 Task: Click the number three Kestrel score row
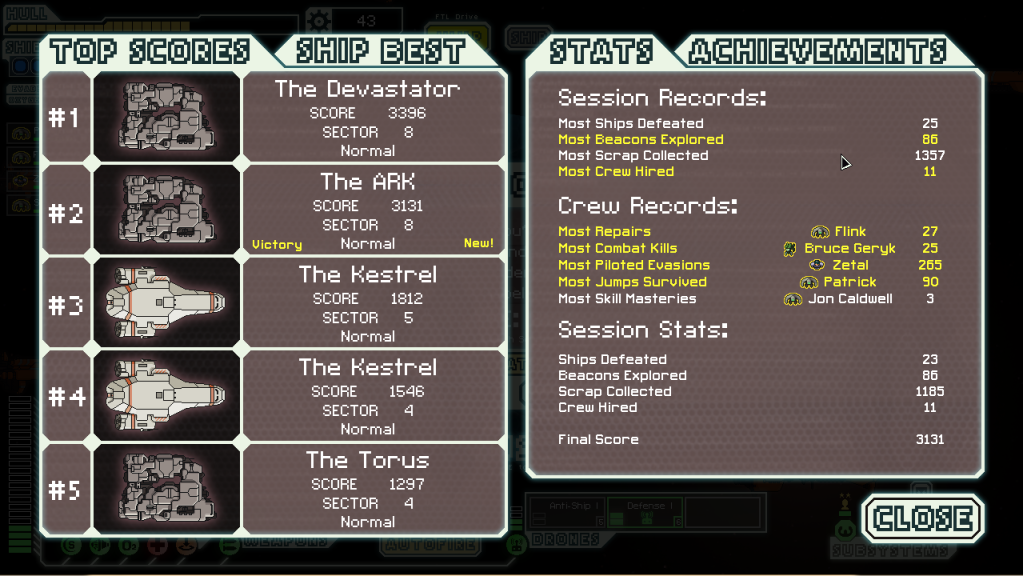tap(368, 304)
